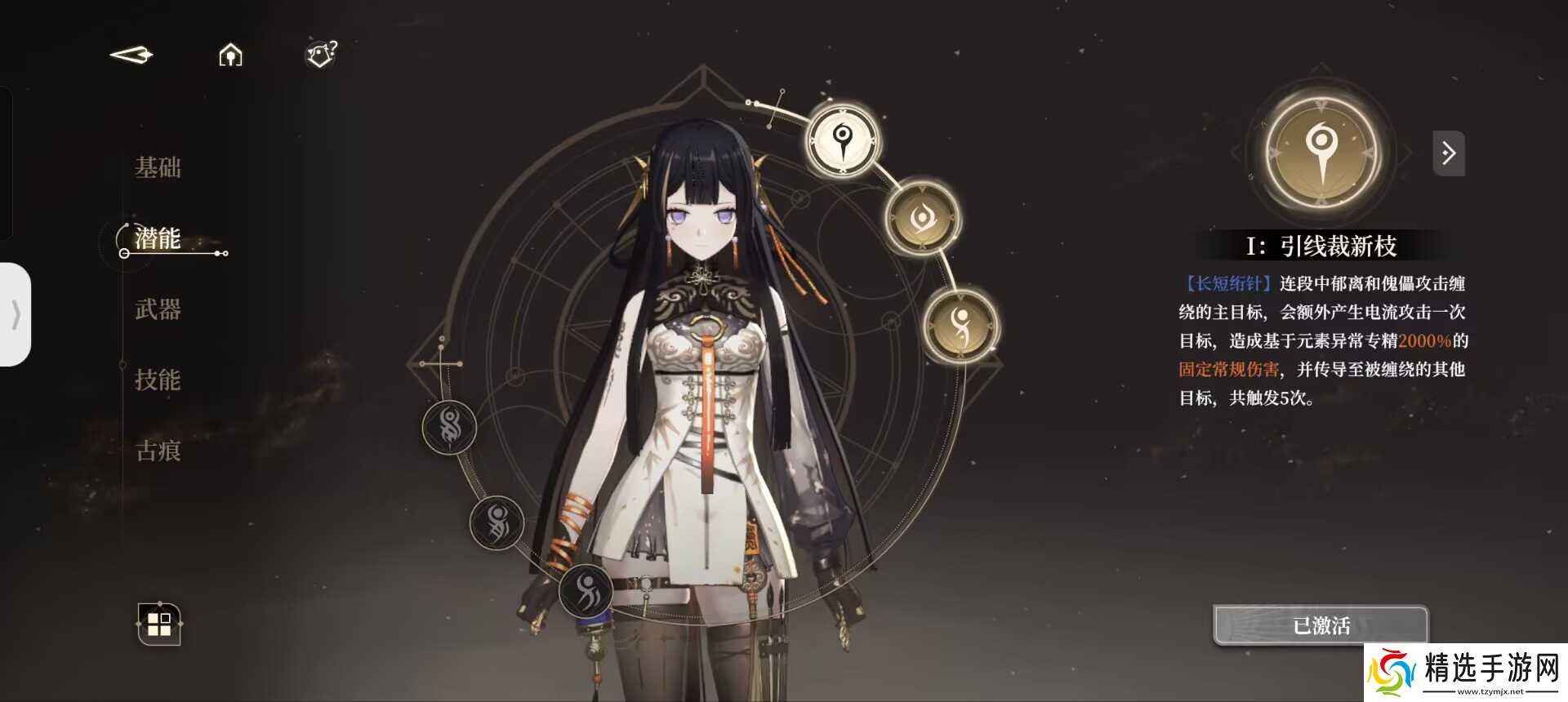
Task: Switch to the 古痕 tab
Action: 158,451
